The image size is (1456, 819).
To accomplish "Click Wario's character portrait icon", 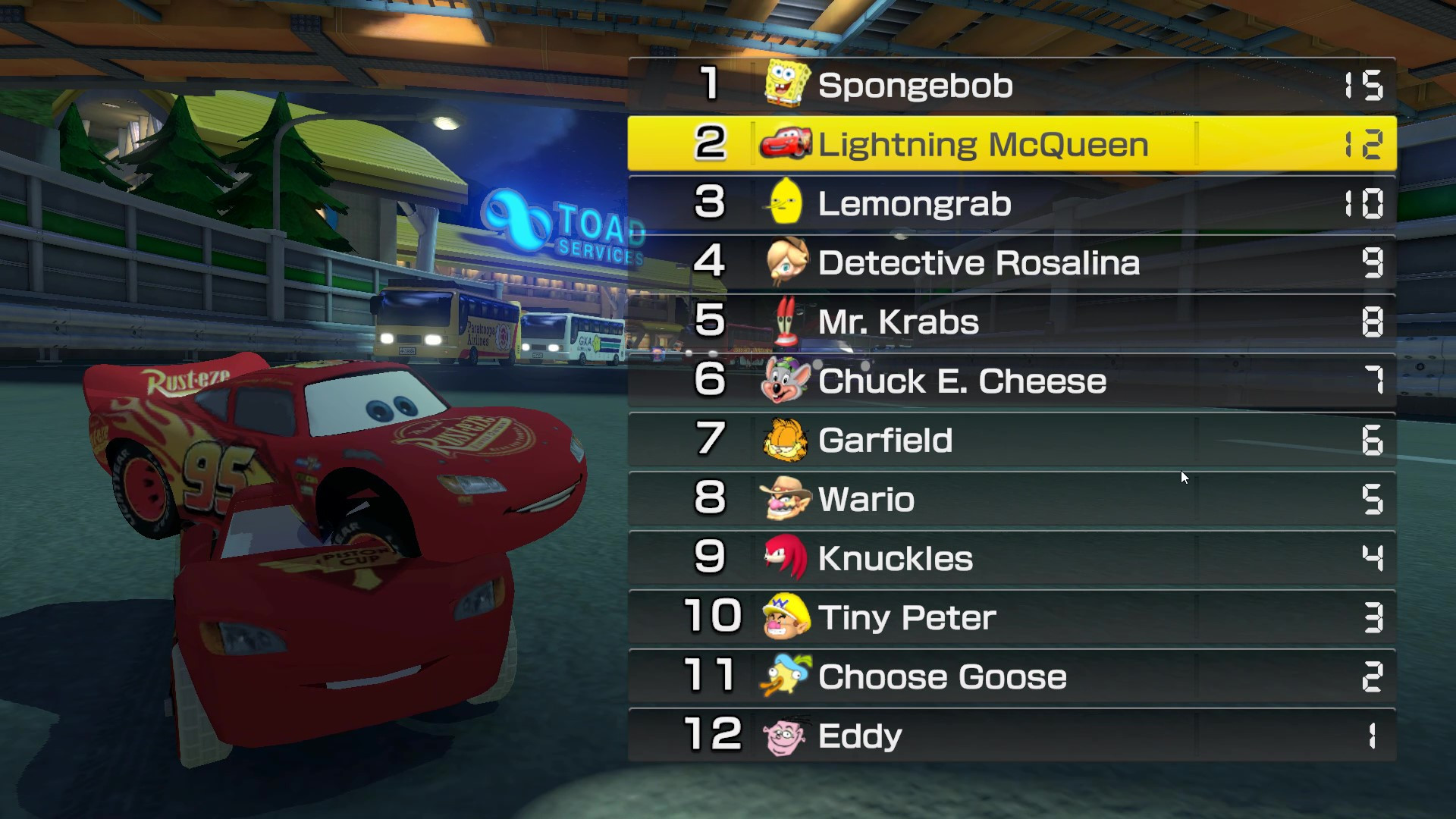I will coord(786,499).
